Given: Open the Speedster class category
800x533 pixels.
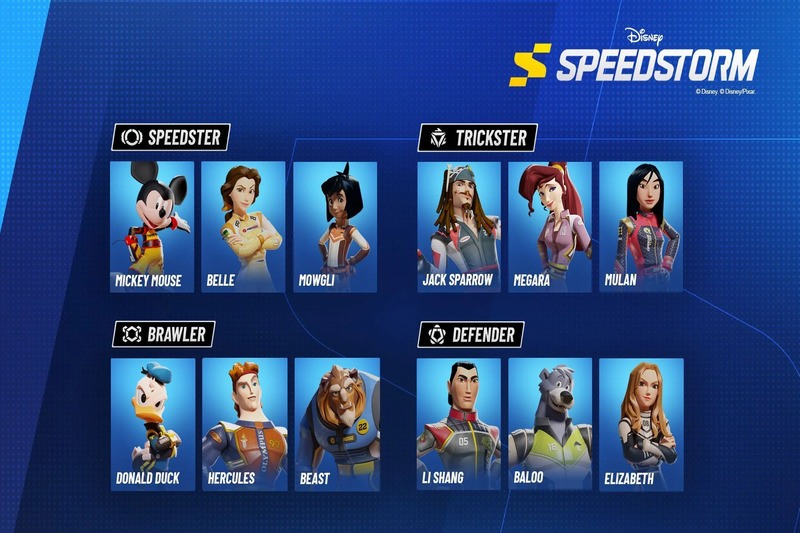Looking at the screenshot, I should [171, 137].
